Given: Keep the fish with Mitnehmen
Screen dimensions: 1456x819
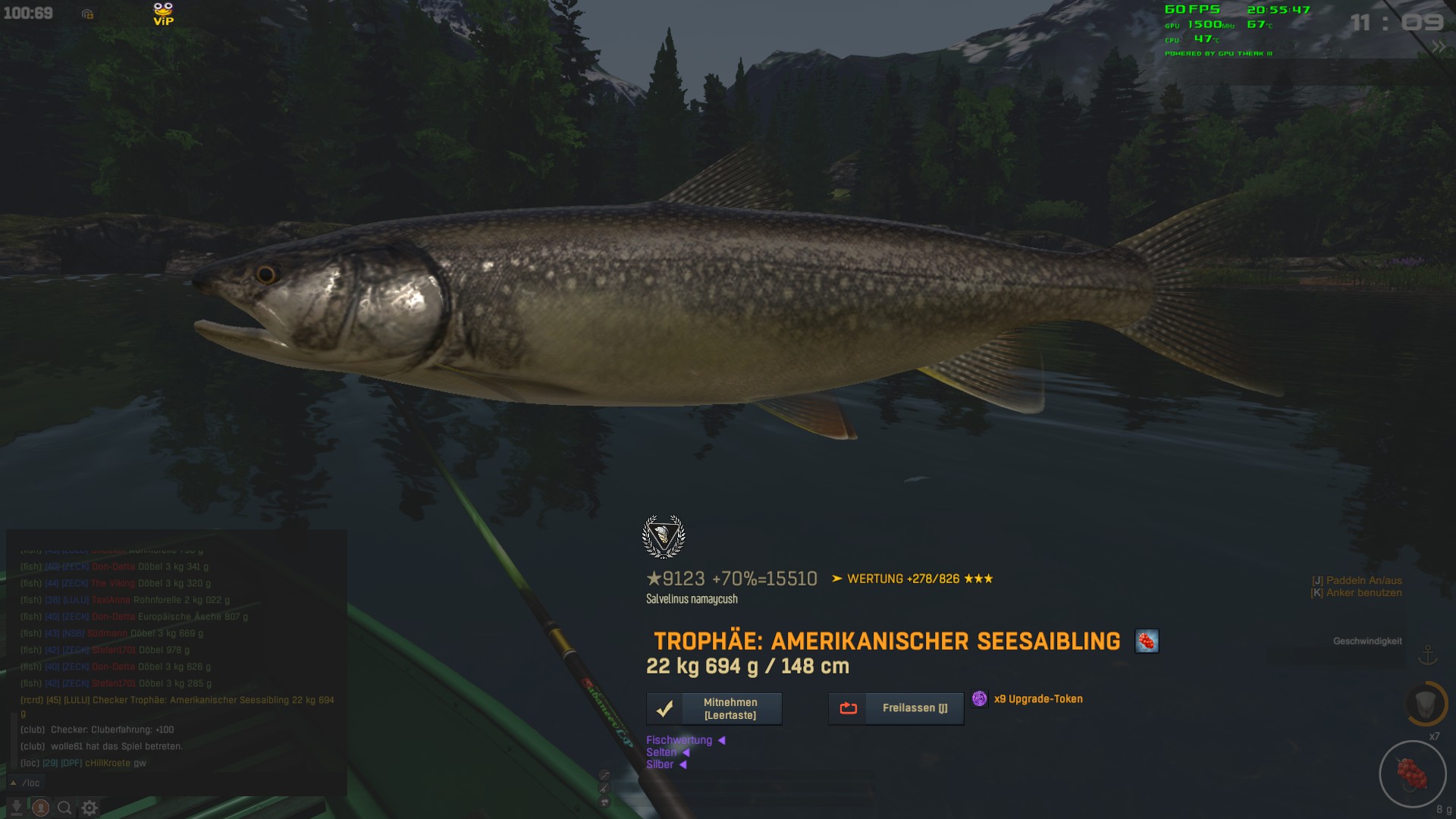Looking at the screenshot, I should point(714,709).
